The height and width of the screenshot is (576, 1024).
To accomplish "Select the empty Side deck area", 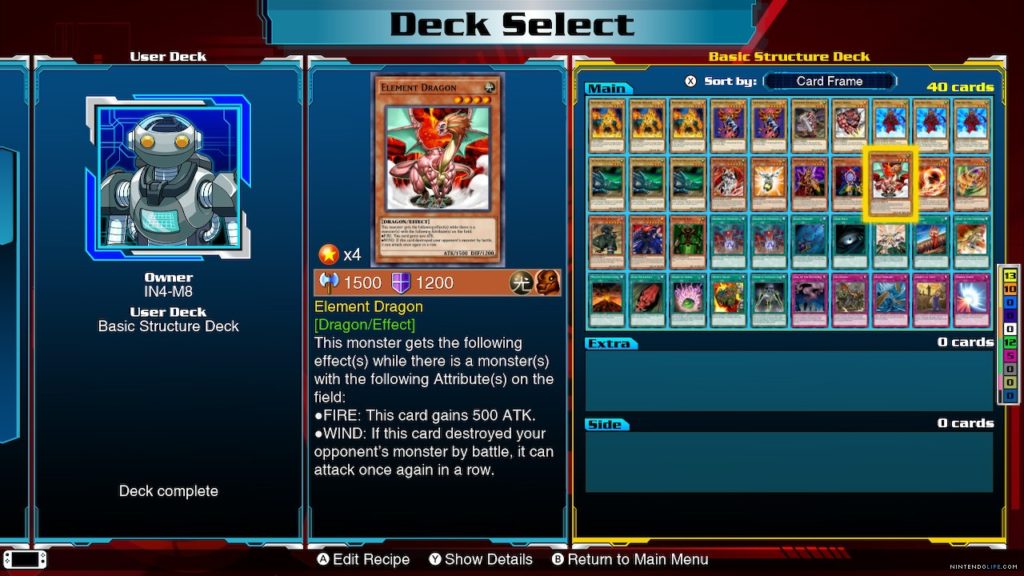I will pyautogui.click(x=788, y=462).
